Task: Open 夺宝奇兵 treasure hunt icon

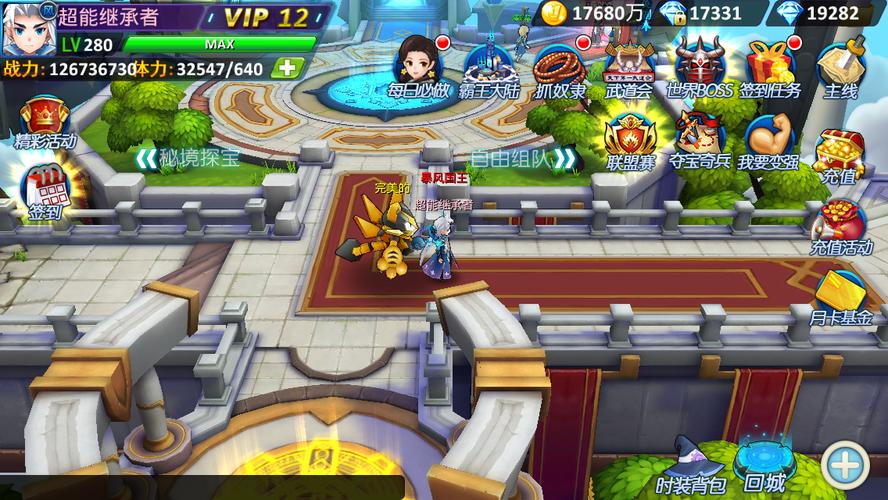Action: pos(699,139)
